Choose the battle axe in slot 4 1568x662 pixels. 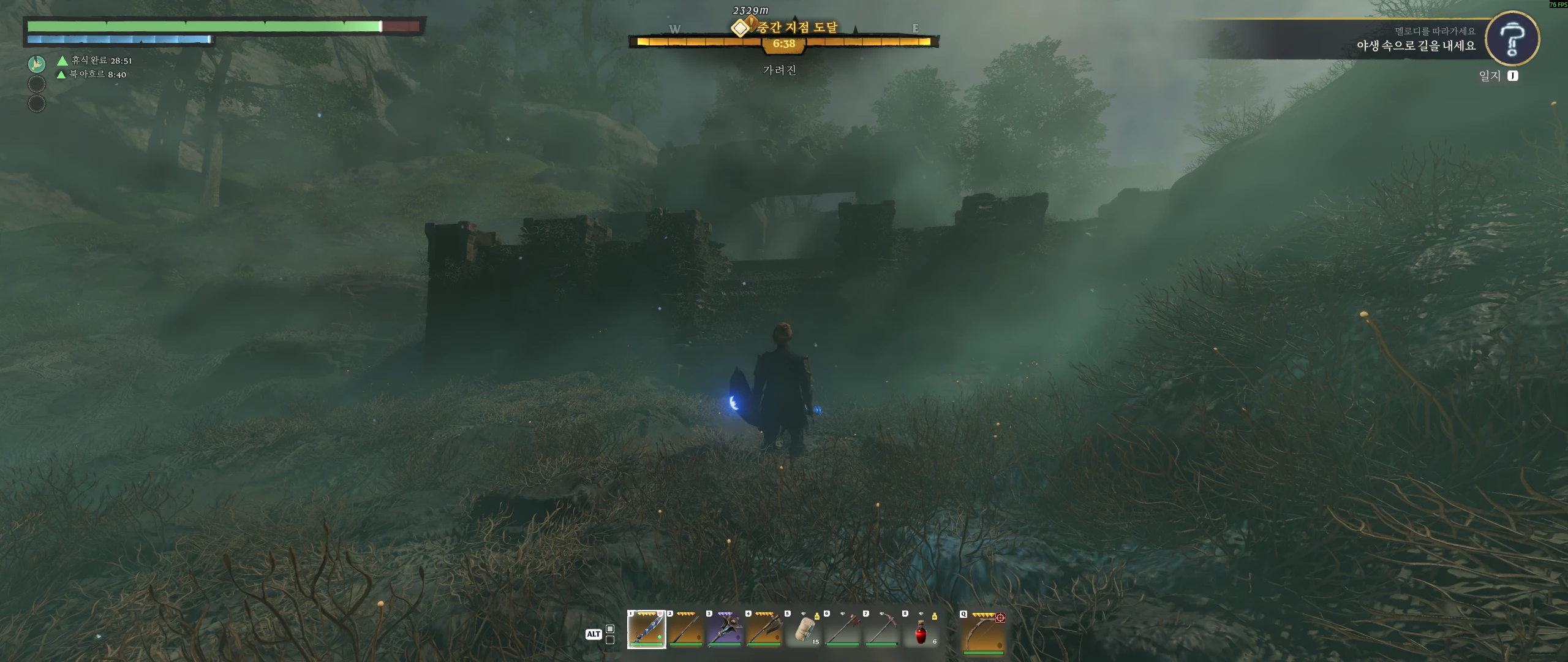tap(764, 629)
